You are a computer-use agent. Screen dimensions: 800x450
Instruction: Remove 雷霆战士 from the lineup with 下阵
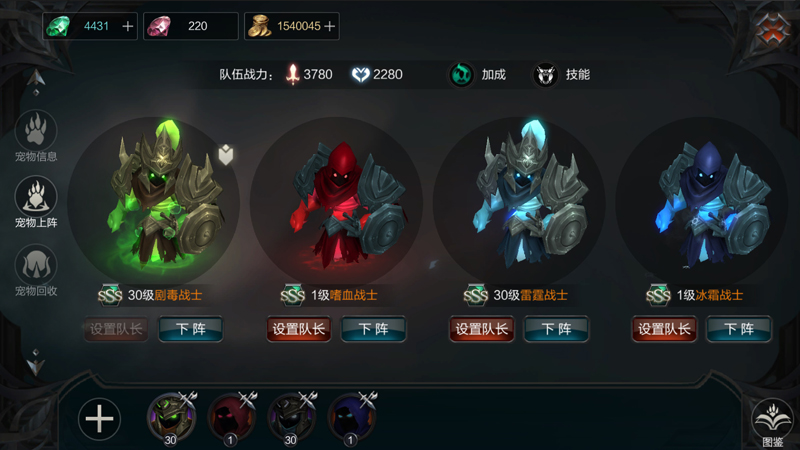click(x=556, y=329)
